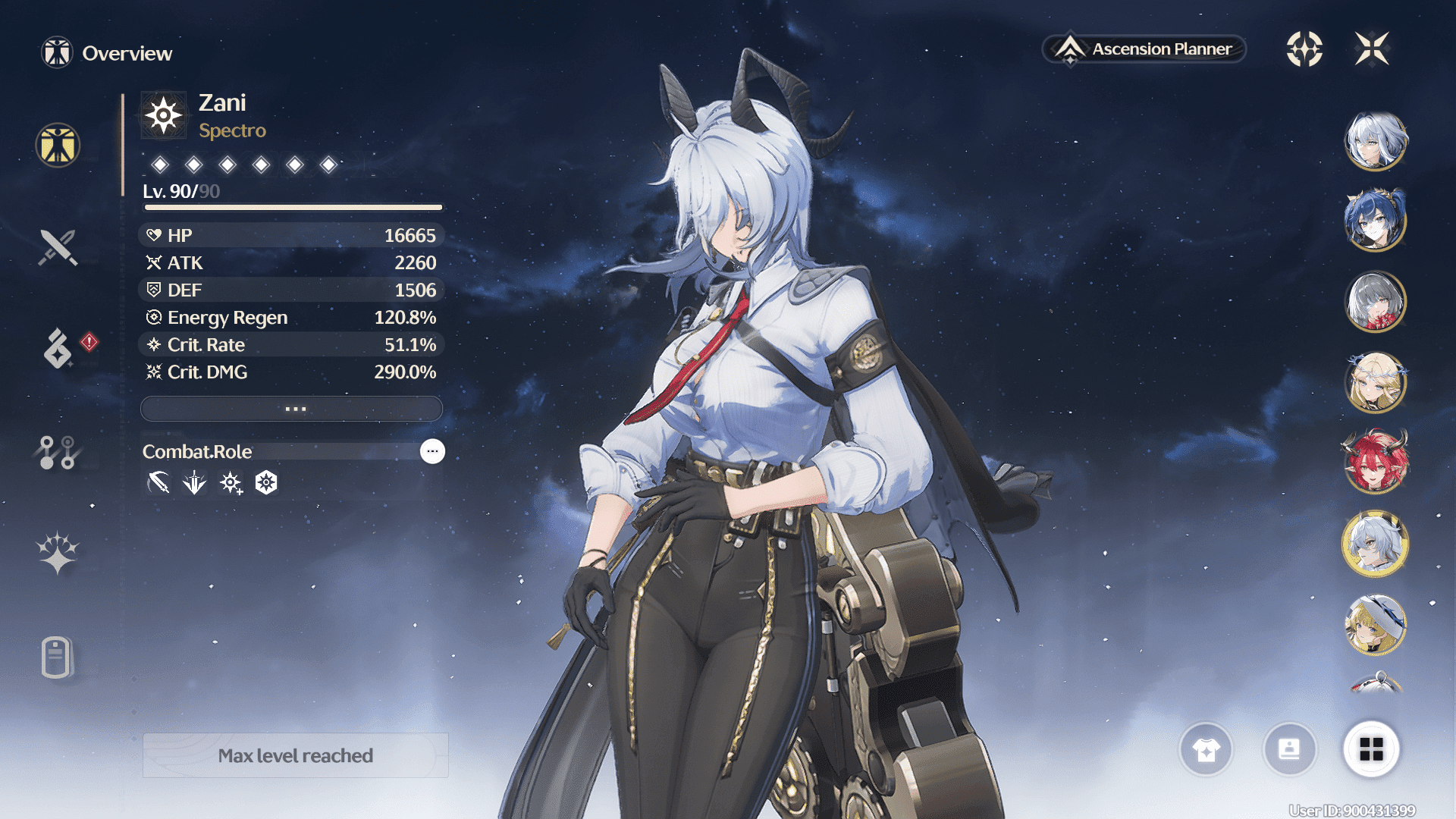Screen dimensions: 1456x819
Task: Choose the blonde character with flower crown
Action: 1376,381
